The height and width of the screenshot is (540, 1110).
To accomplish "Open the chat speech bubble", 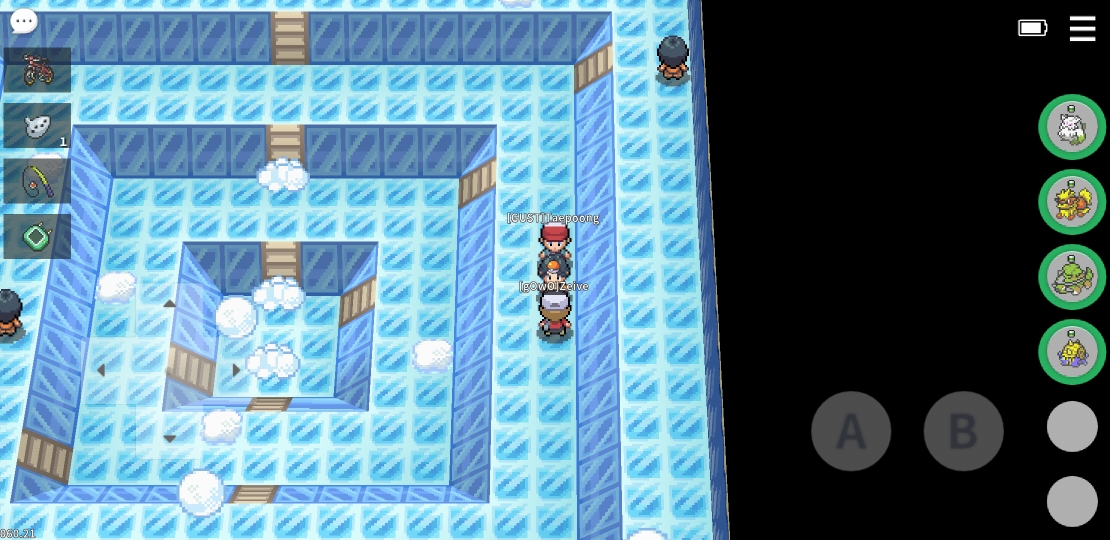I will [x=23, y=21].
